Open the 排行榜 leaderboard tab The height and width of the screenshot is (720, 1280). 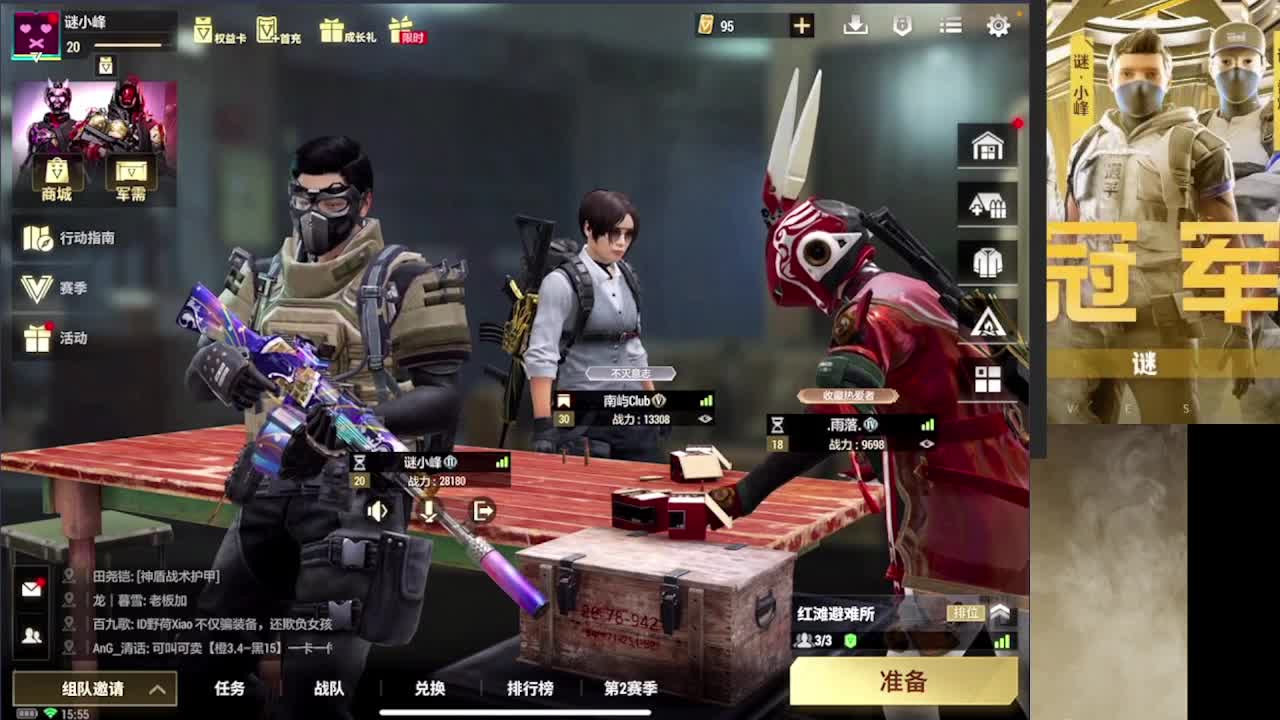click(x=530, y=689)
